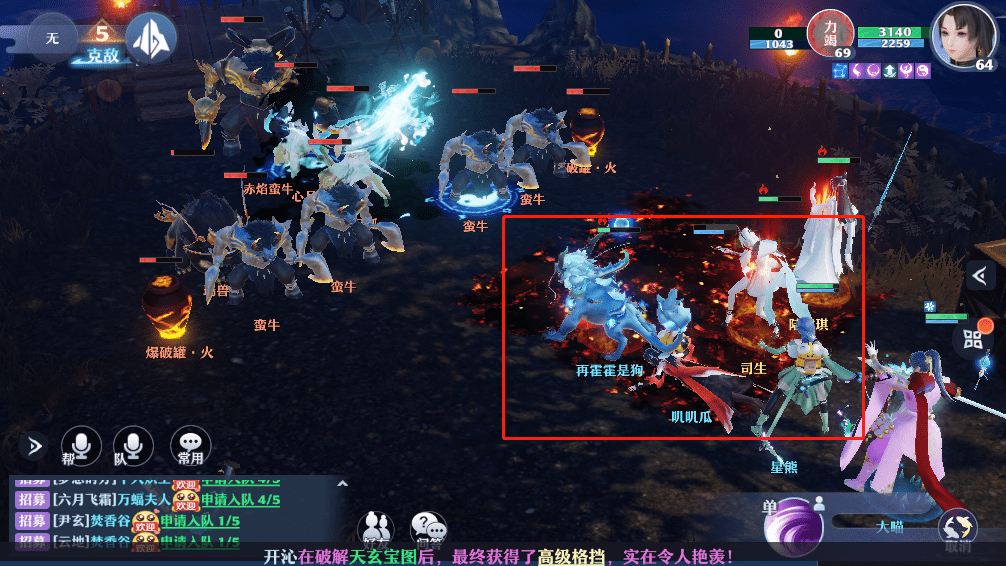
Task: Inspect the green up-arrow buff icon
Action: [889, 71]
